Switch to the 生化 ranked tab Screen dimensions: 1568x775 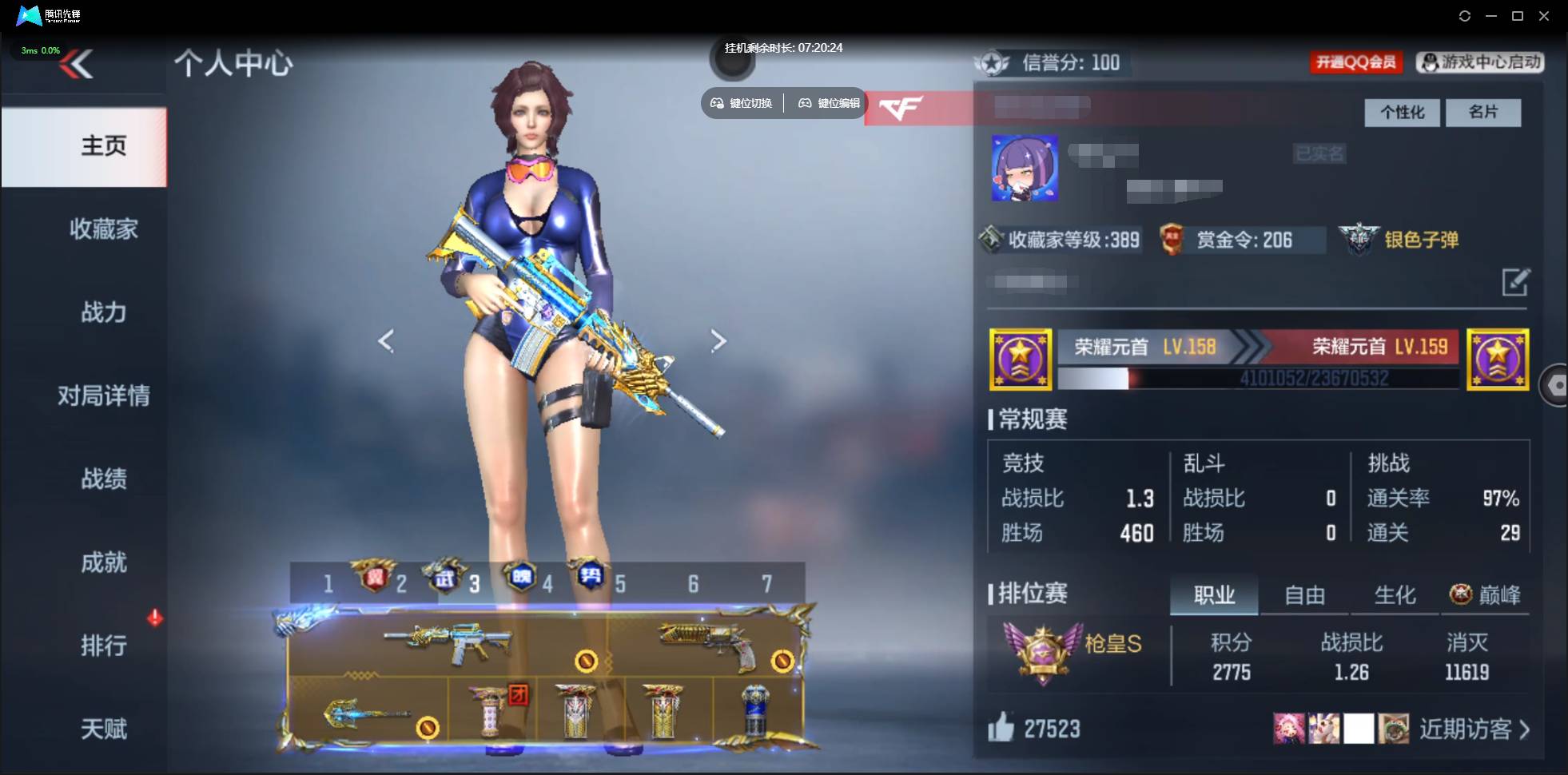coord(1394,594)
